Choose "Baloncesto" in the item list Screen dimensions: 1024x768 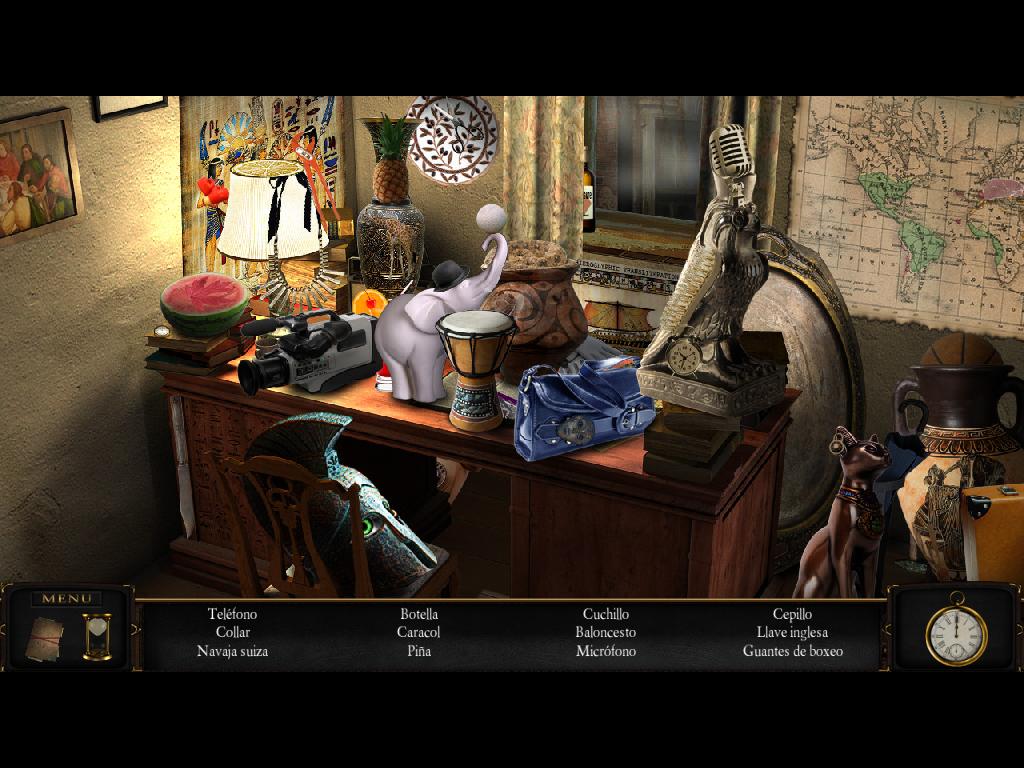(605, 632)
